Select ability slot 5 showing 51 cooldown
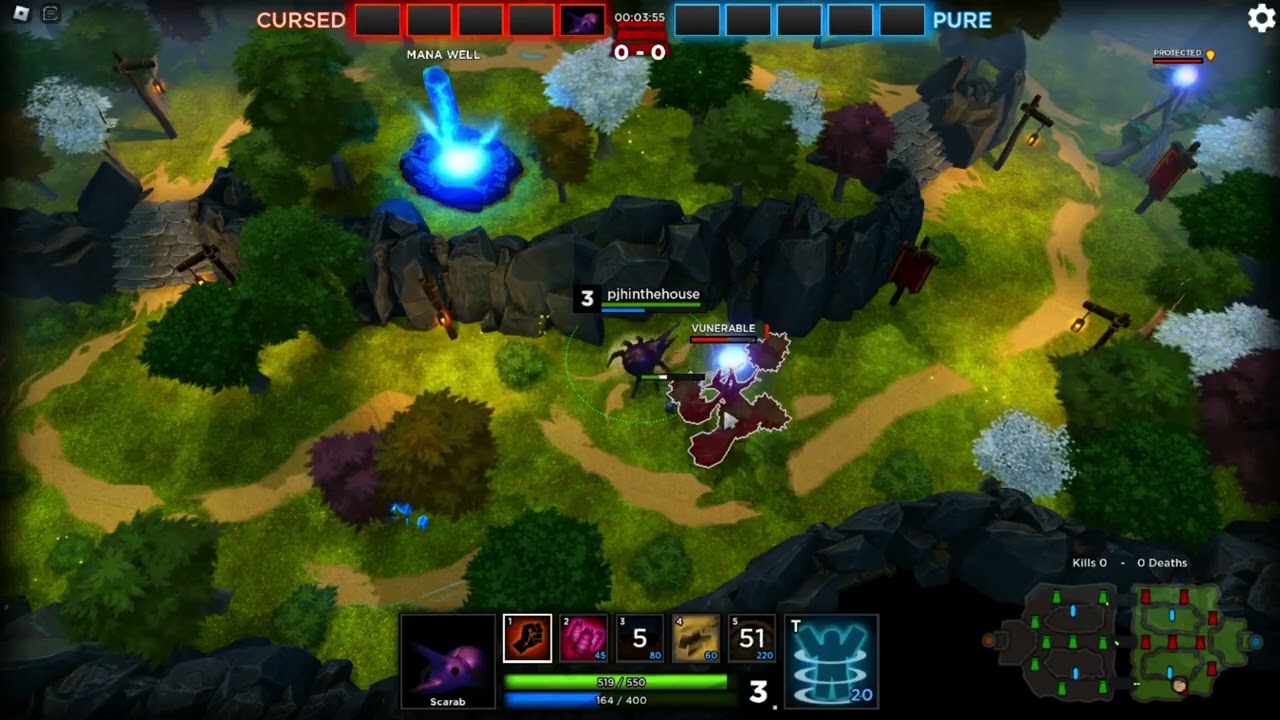The width and height of the screenshot is (1280, 720). click(751, 638)
